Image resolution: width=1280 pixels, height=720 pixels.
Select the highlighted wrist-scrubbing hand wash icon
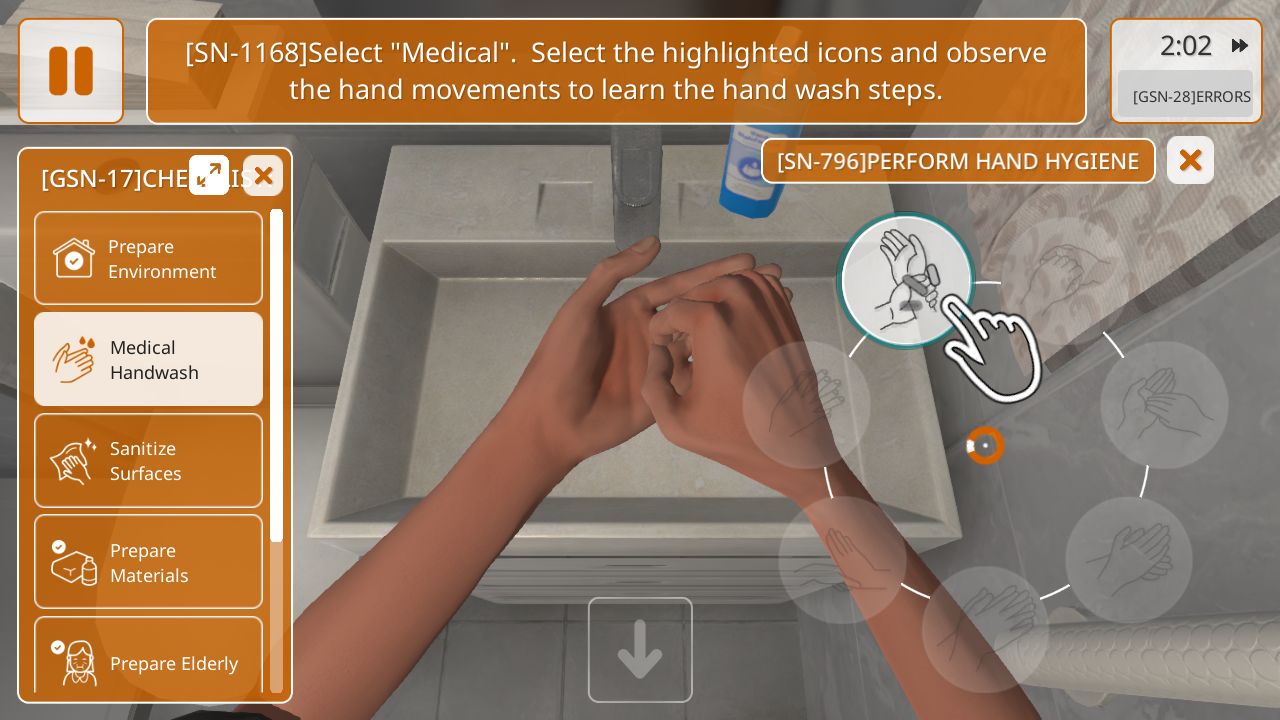(x=906, y=281)
